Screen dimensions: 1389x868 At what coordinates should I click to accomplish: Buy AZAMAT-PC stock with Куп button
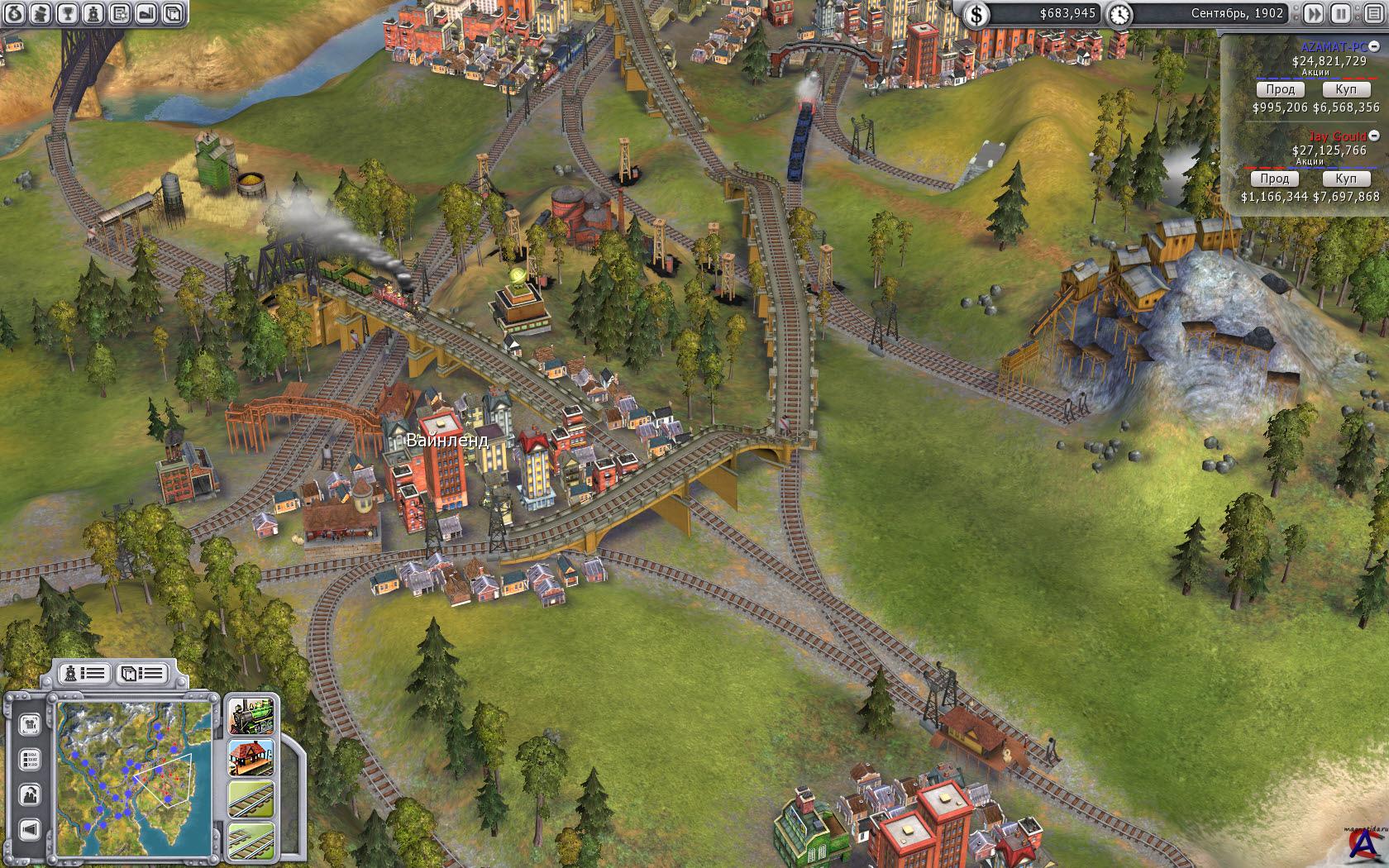(1345, 89)
